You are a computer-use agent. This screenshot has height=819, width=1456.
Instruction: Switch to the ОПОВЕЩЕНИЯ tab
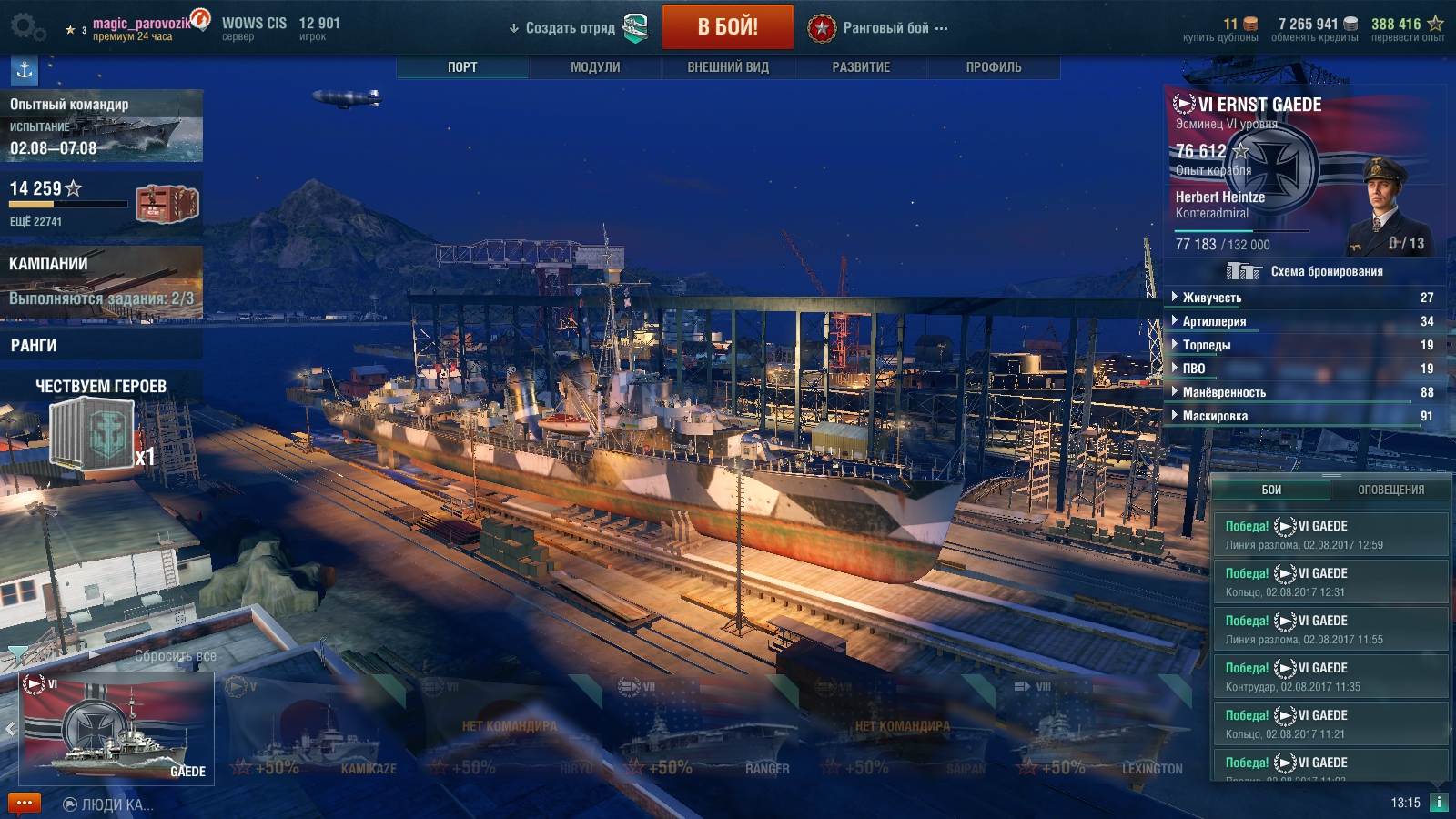point(1390,490)
